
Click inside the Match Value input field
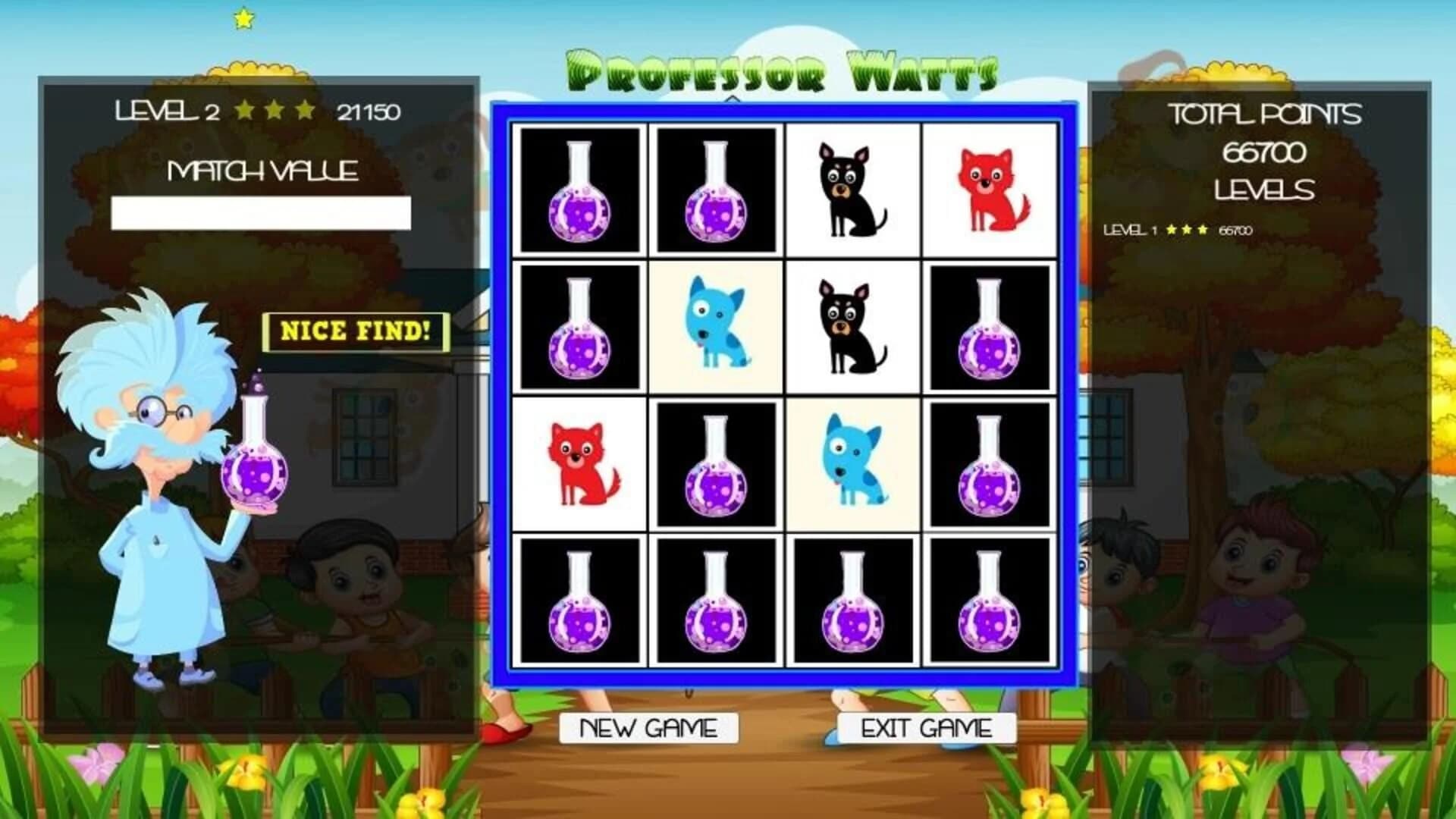click(x=261, y=211)
